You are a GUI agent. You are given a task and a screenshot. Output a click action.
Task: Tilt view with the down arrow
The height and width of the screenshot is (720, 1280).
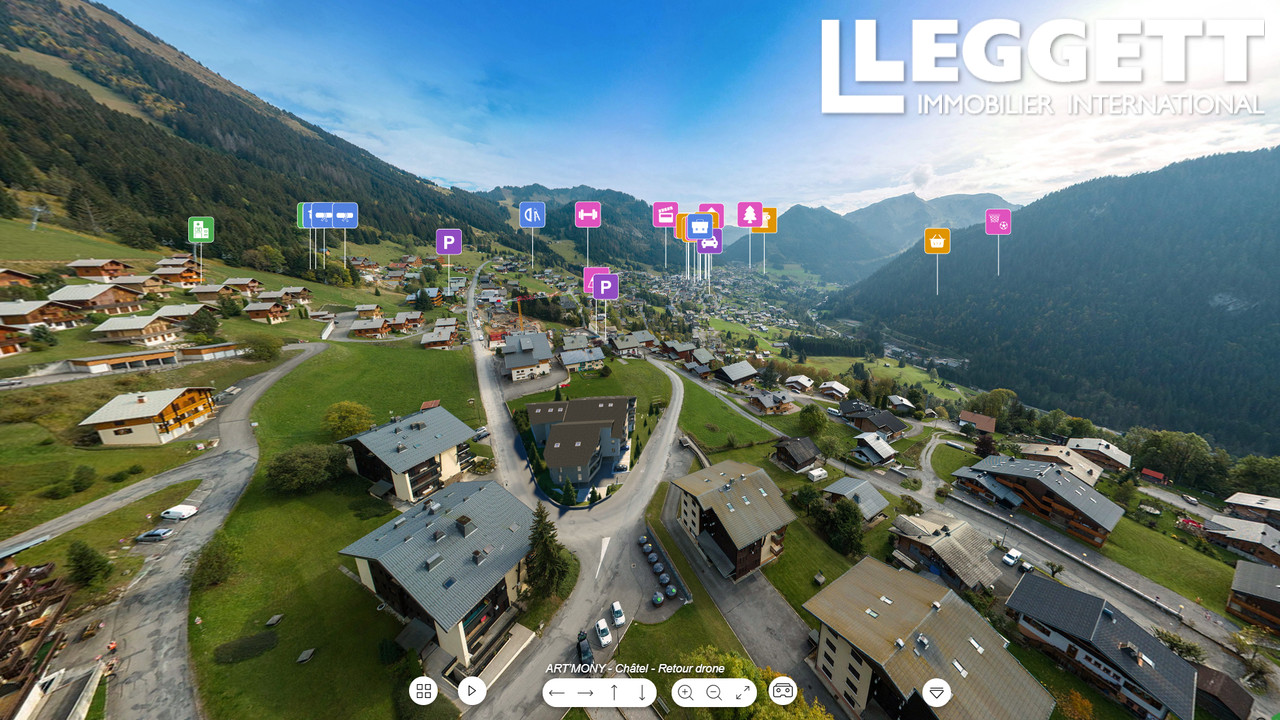(x=642, y=692)
